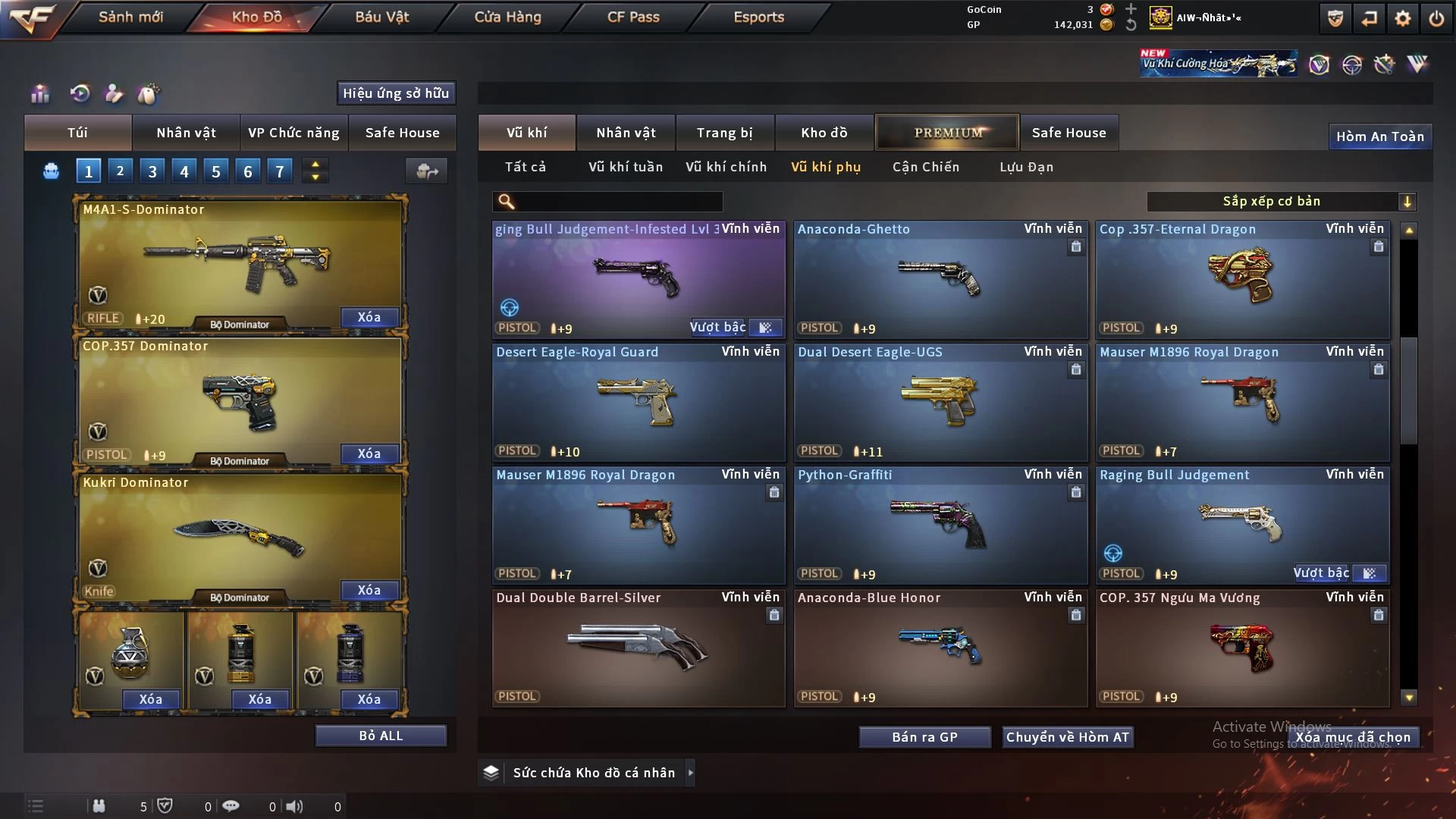The width and height of the screenshot is (1456, 819).
Task: Choose the Python-Graffiti pistol card
Action: click(x=940, y=525)
